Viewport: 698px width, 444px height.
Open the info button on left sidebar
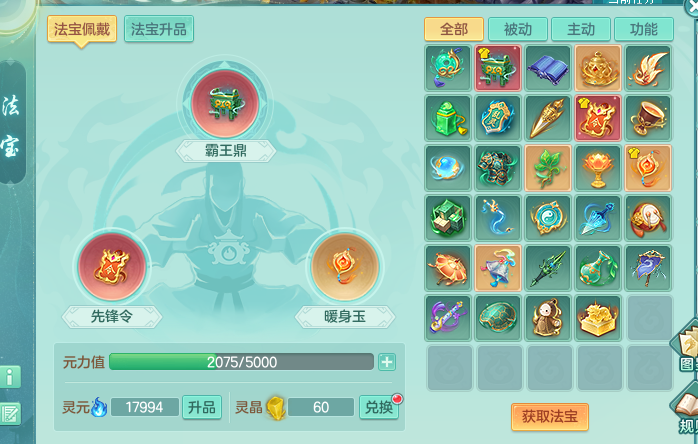click(x=11, y=377)
